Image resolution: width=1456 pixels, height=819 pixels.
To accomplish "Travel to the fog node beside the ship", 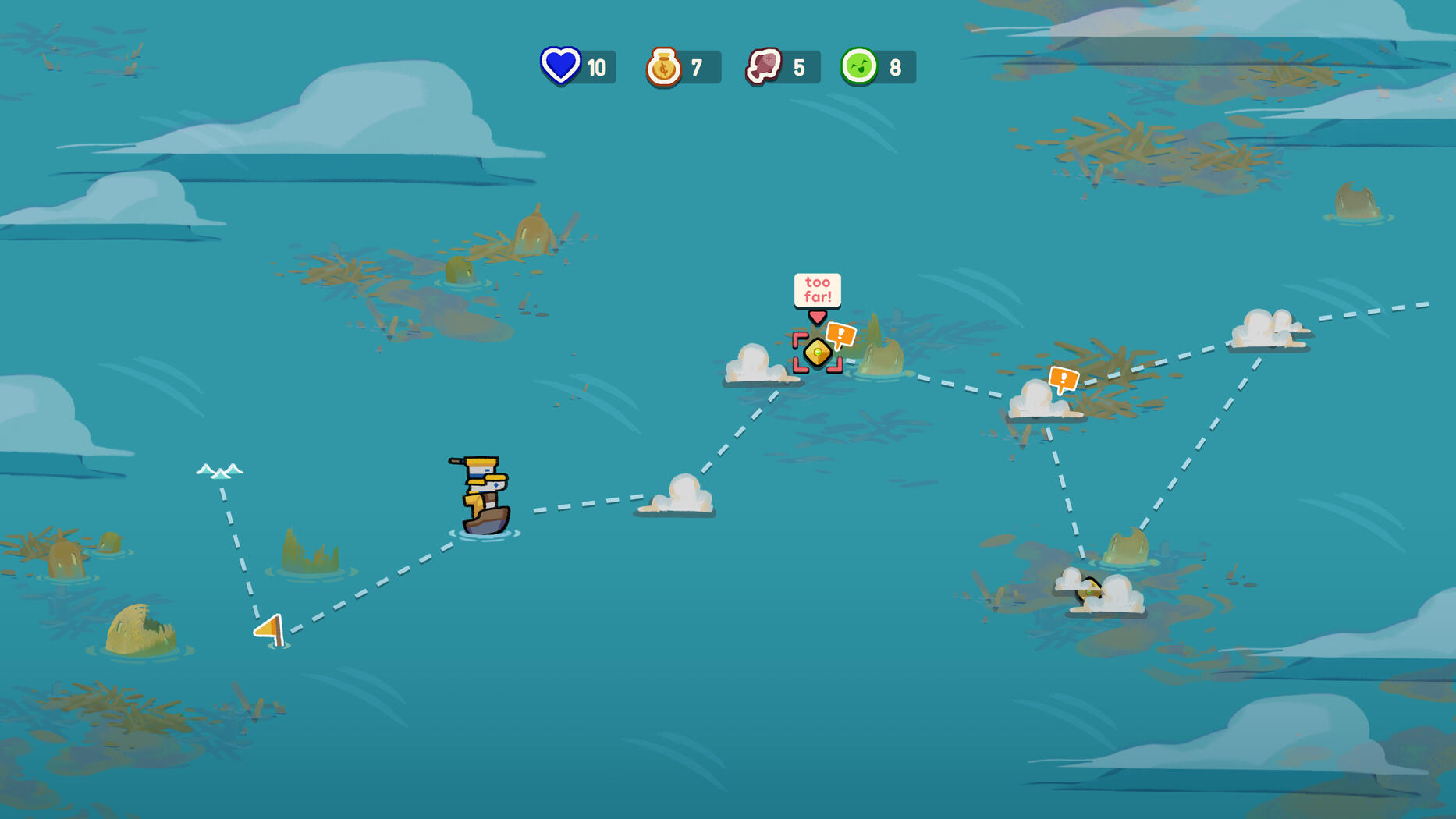I will (x=680, y=495).
